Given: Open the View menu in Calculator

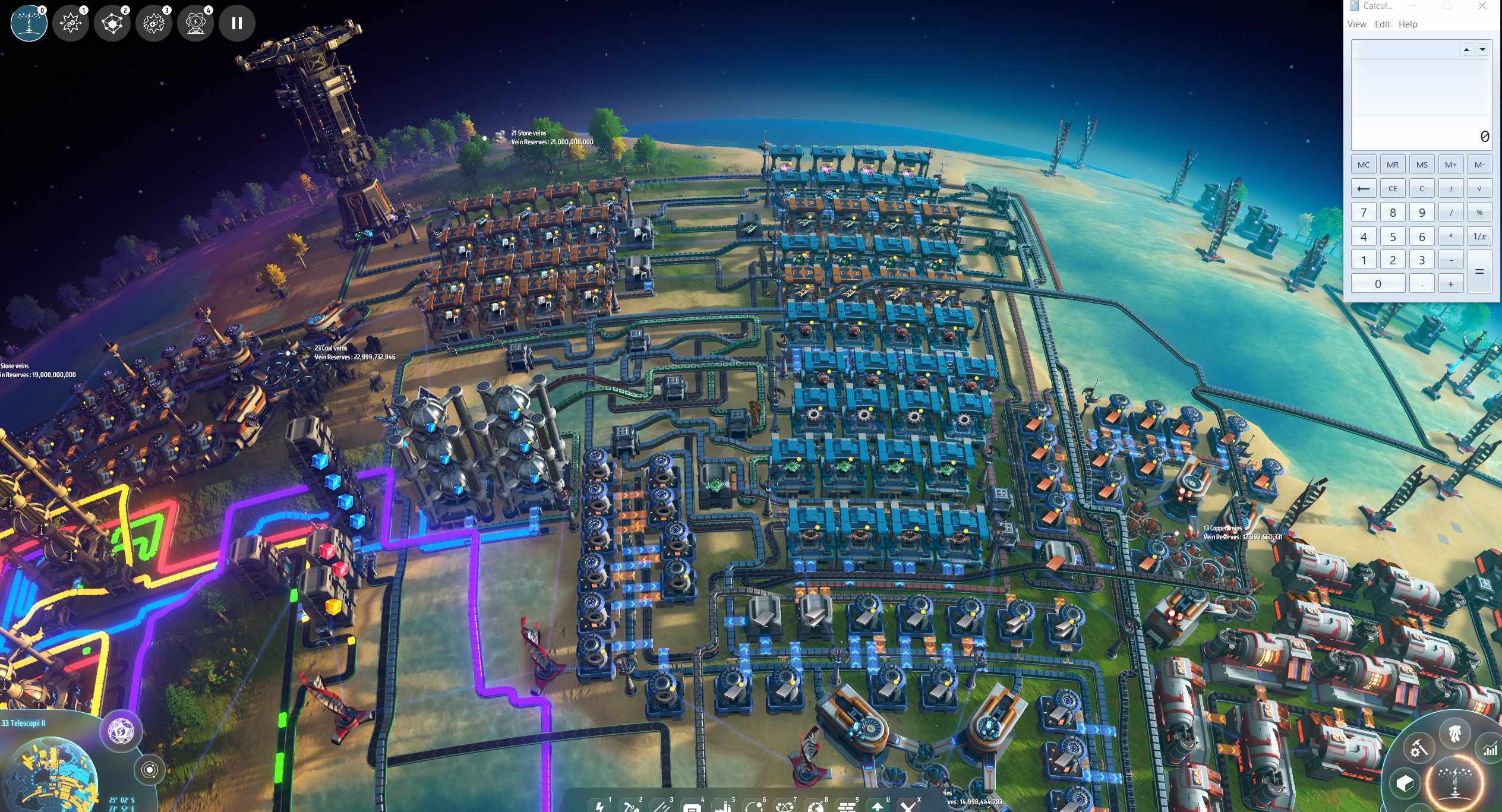Looking at the screenshot, I should click(x=1356, y=24).
